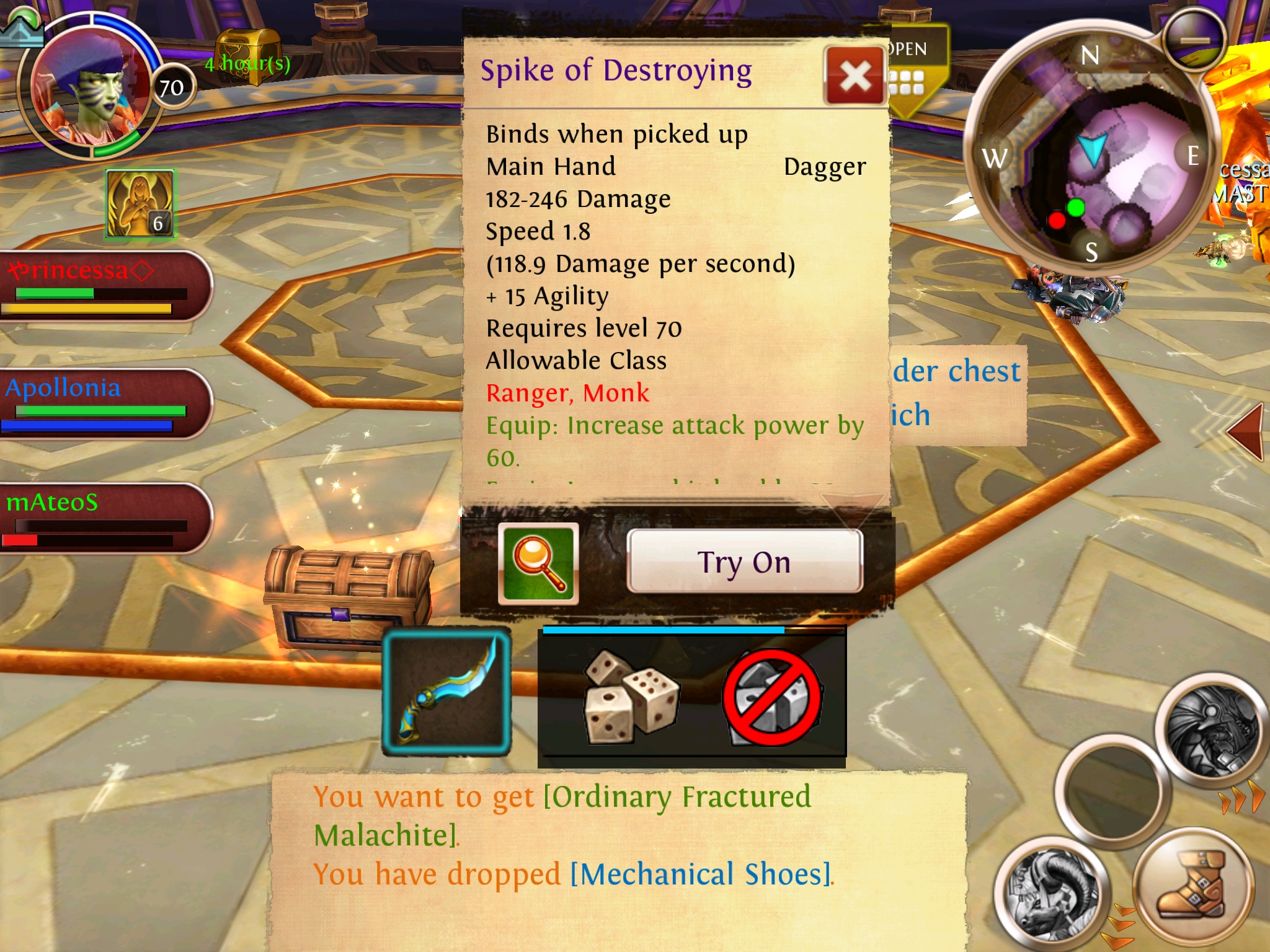Click the Try On button
The width and height of the screenshot is (1270, 952).
coord(744,562)
